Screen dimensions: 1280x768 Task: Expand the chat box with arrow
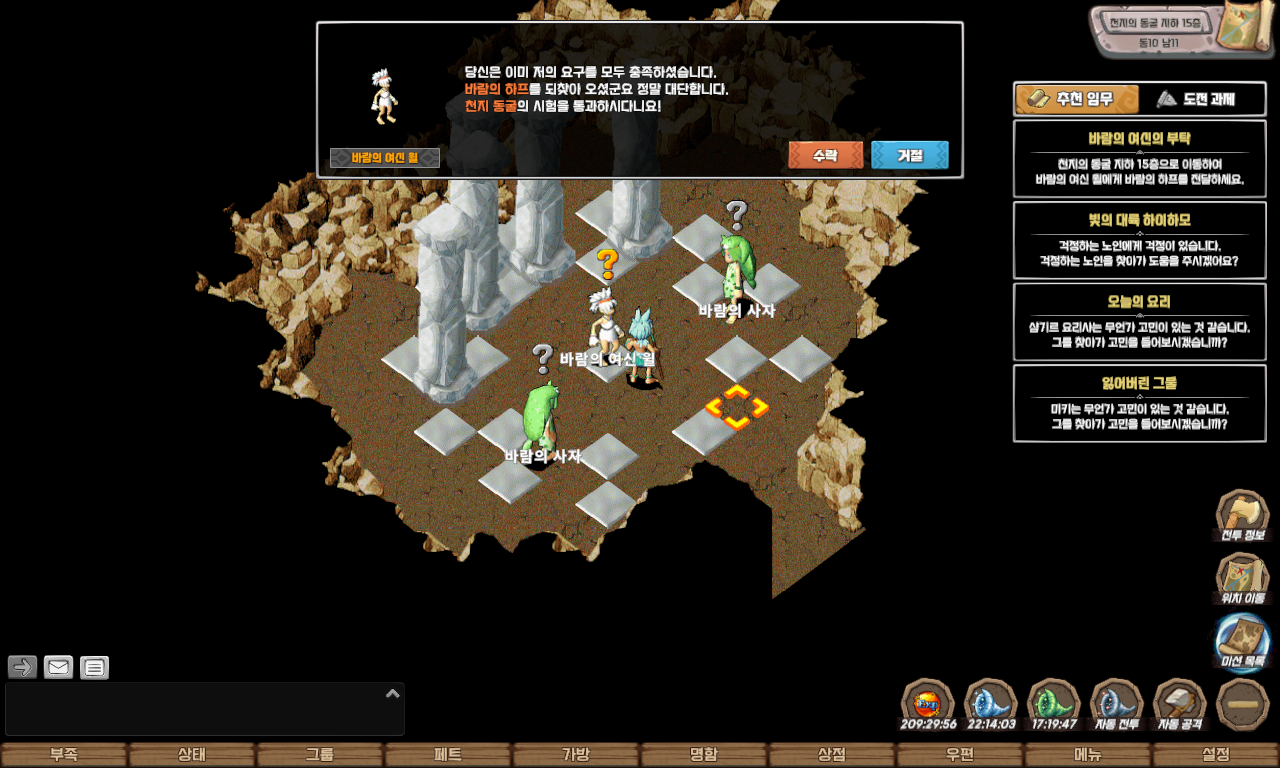(393, 693)
